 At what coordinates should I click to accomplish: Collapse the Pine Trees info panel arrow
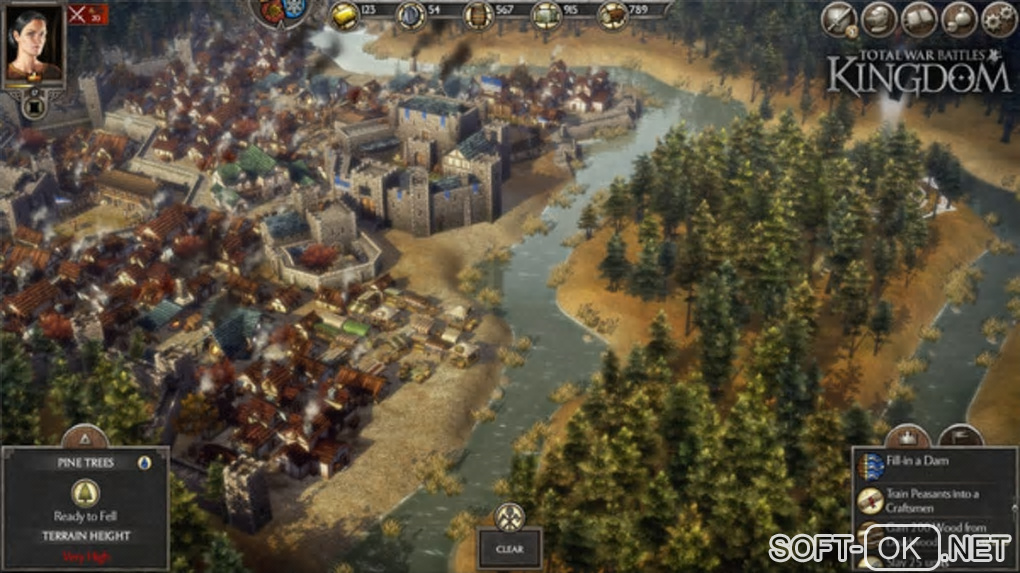tap(85, 438)
